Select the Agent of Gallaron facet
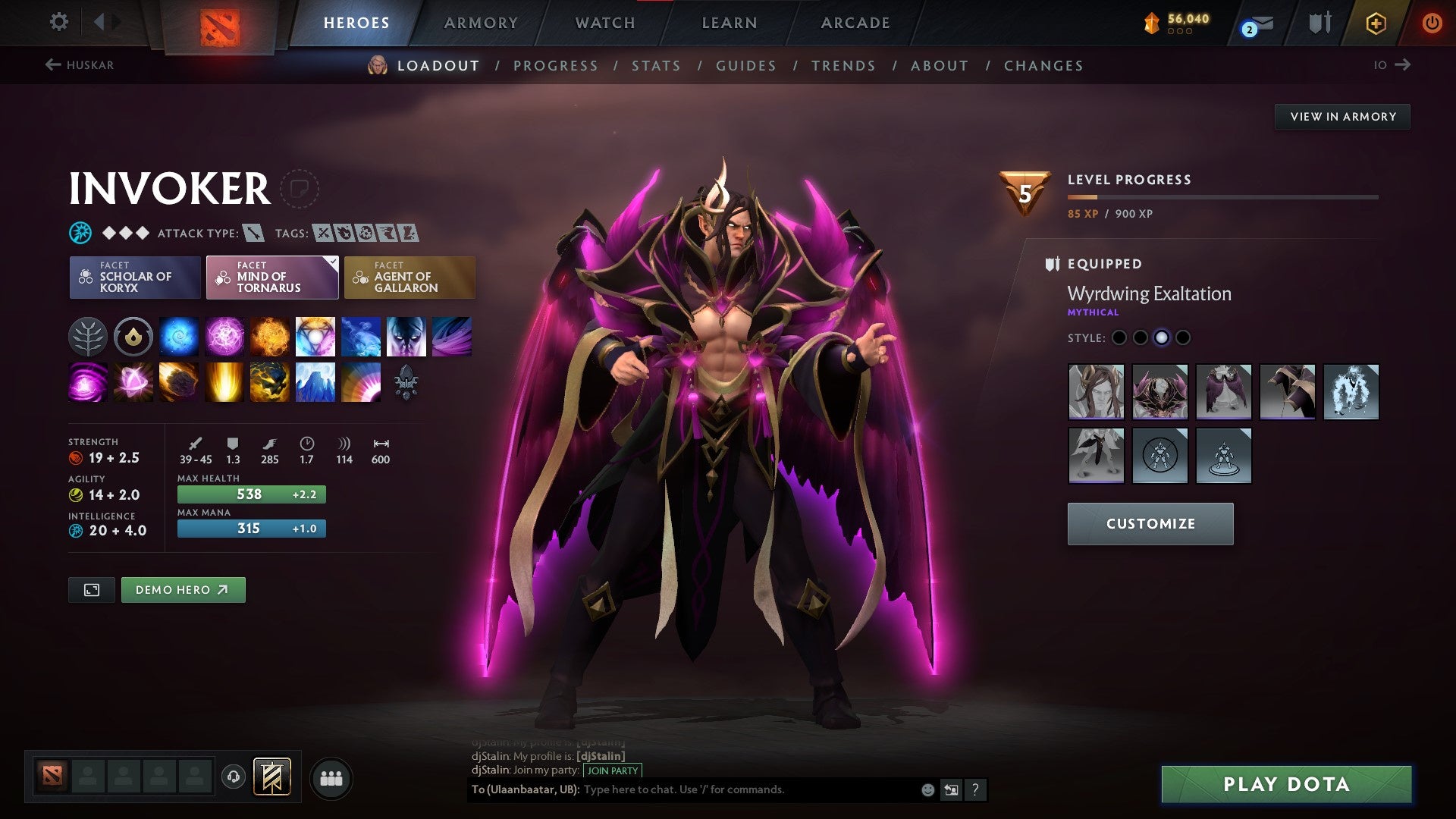1456x819 pixels. click(x=409, y=278)
